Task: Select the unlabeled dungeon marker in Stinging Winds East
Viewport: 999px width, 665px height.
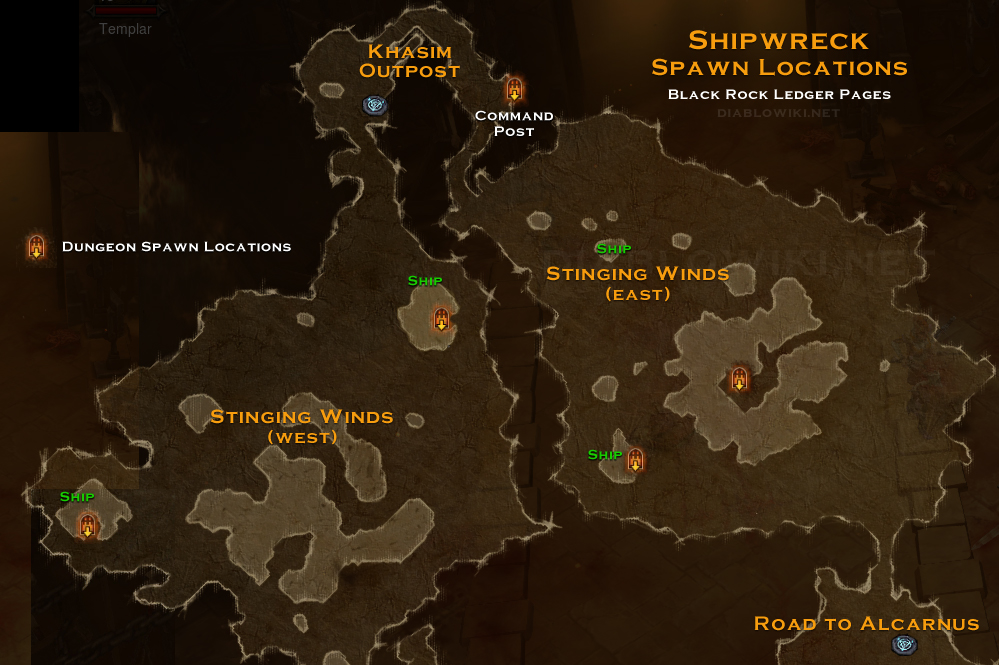Action: click(x=739, y=379)
